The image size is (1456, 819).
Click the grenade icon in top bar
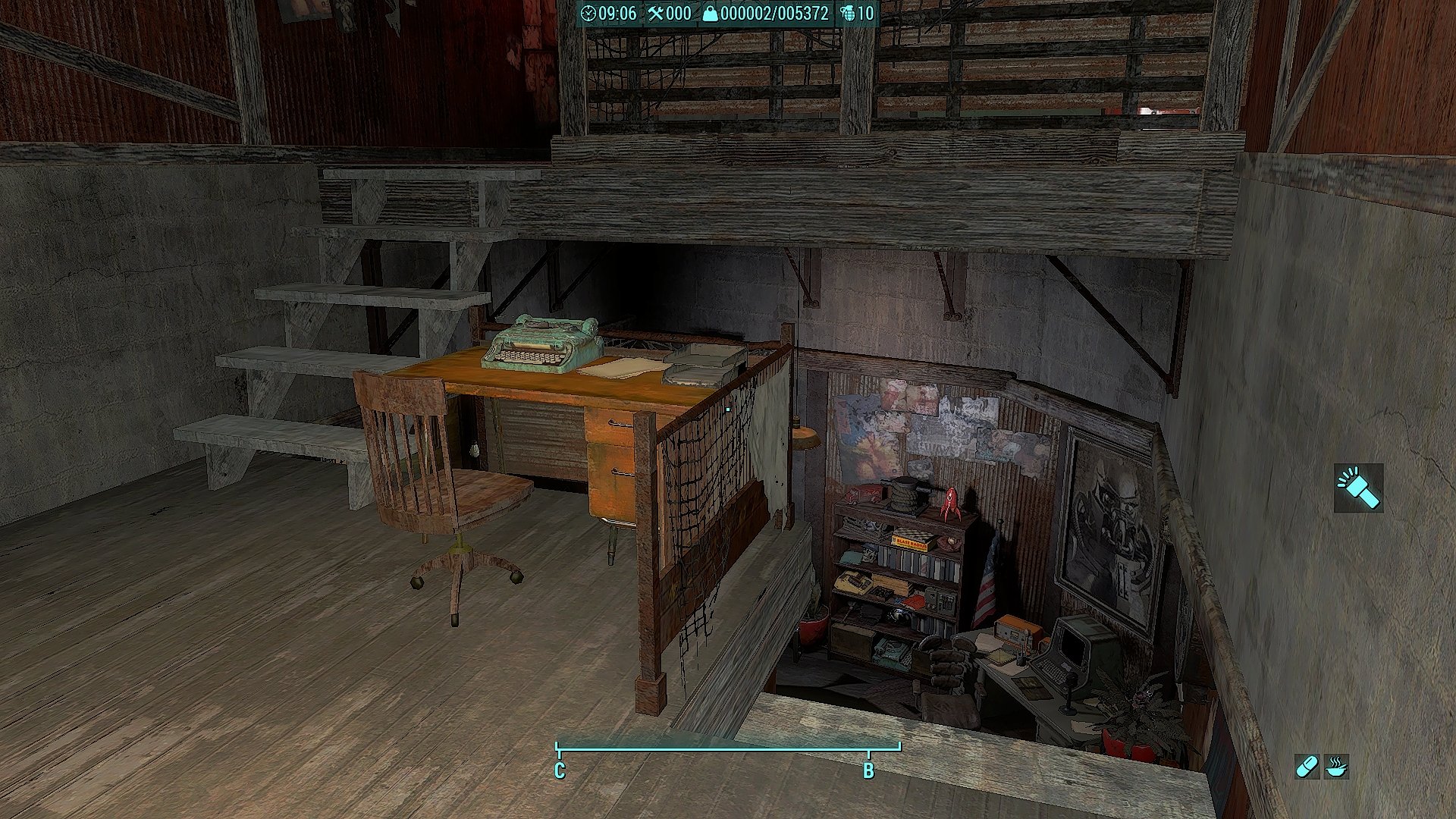point(848,14)
